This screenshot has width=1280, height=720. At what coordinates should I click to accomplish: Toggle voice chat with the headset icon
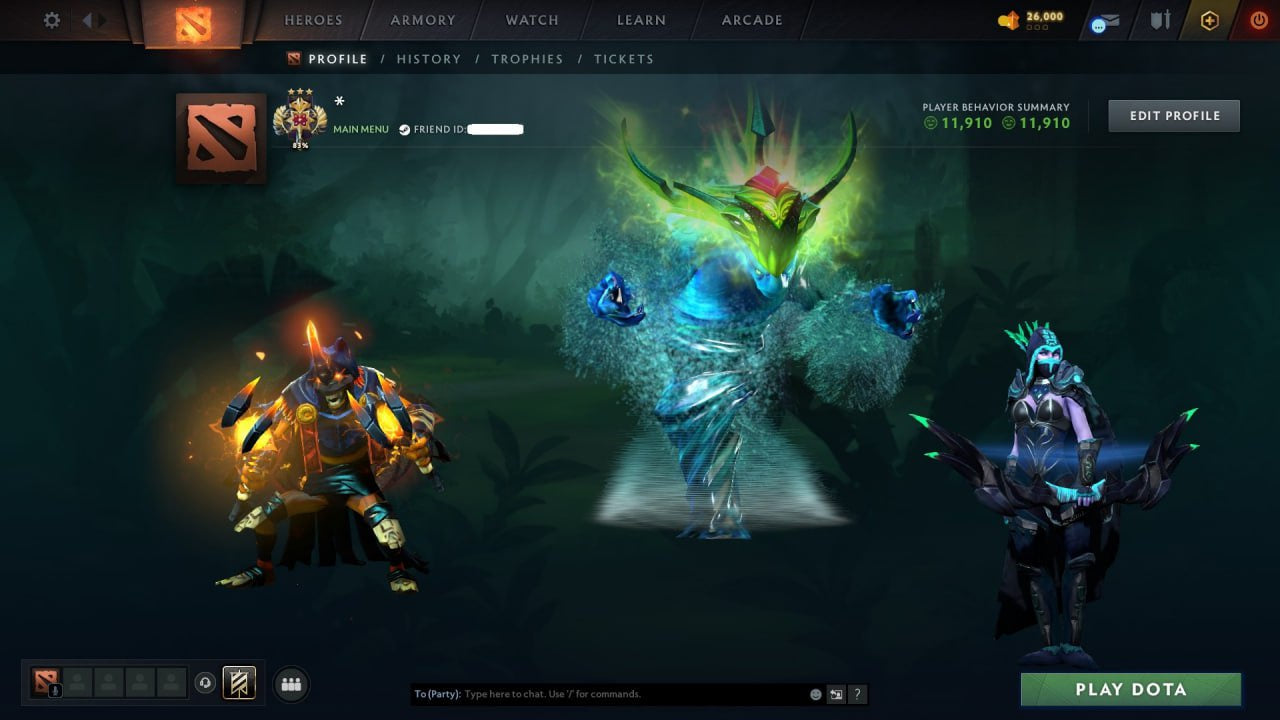click(x=203, y=682)
